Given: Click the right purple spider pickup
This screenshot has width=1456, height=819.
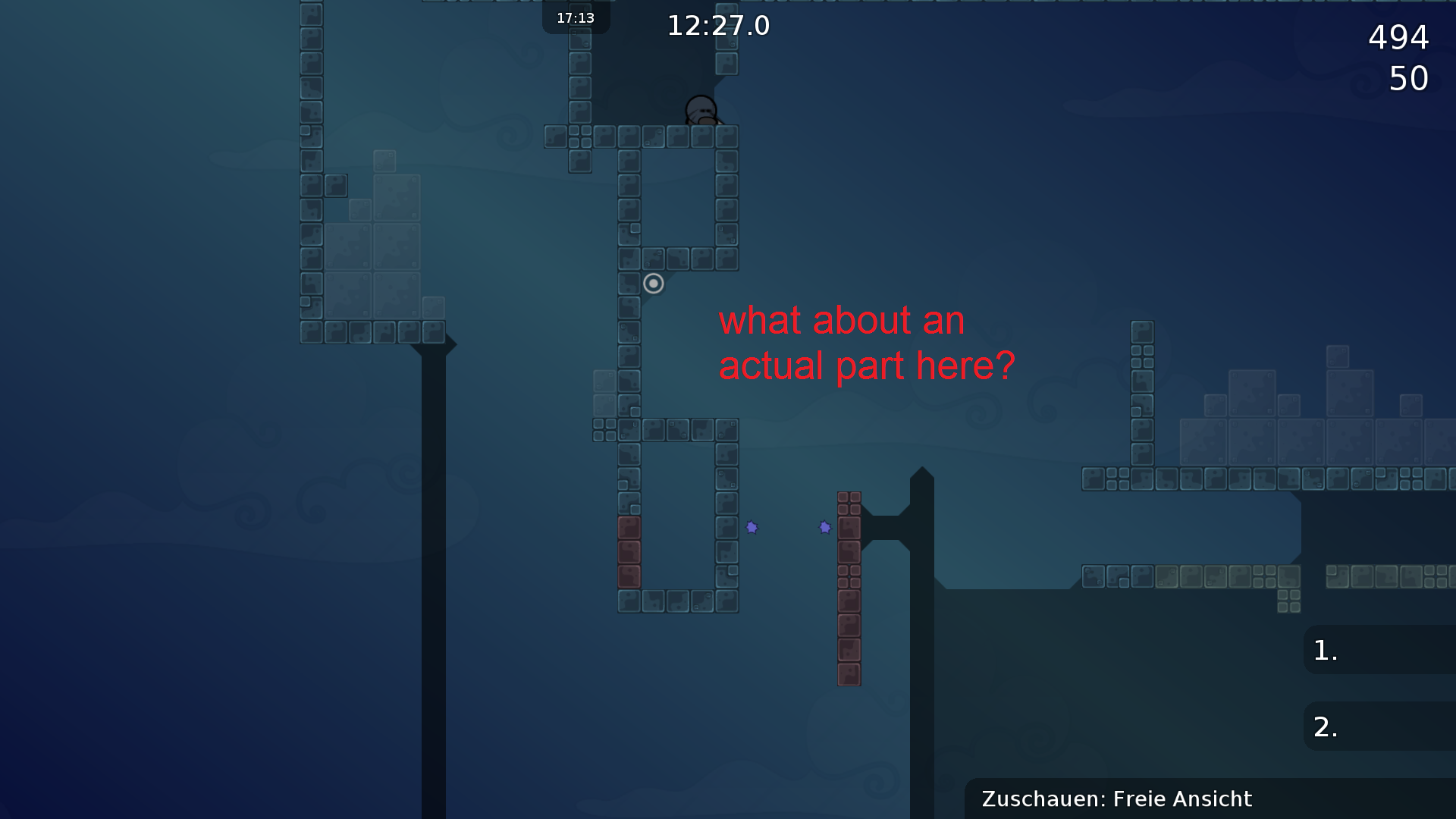Looking at the screenshot, I should coord(825,527).
